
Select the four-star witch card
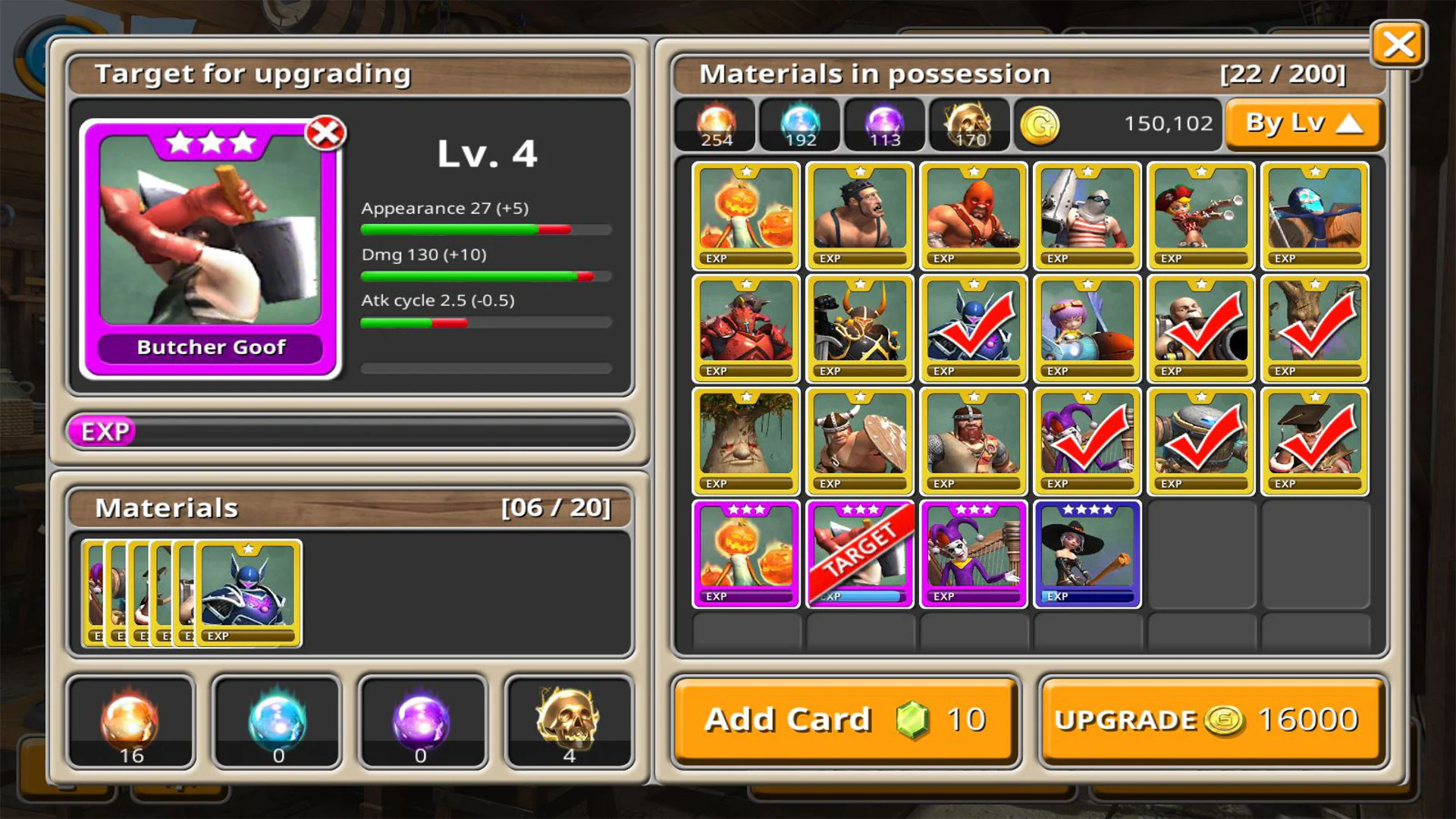click(x=1087, y=554)
